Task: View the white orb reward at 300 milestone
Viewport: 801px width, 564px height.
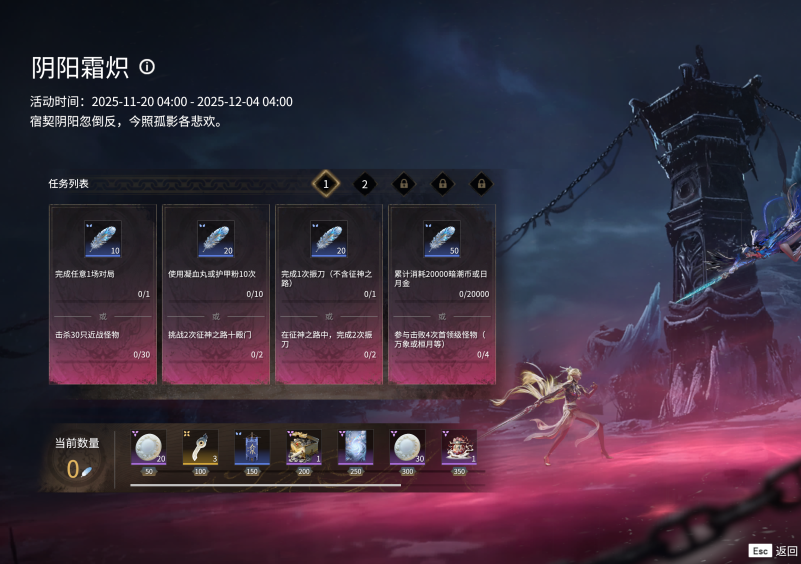Action: tap(407, 447)
